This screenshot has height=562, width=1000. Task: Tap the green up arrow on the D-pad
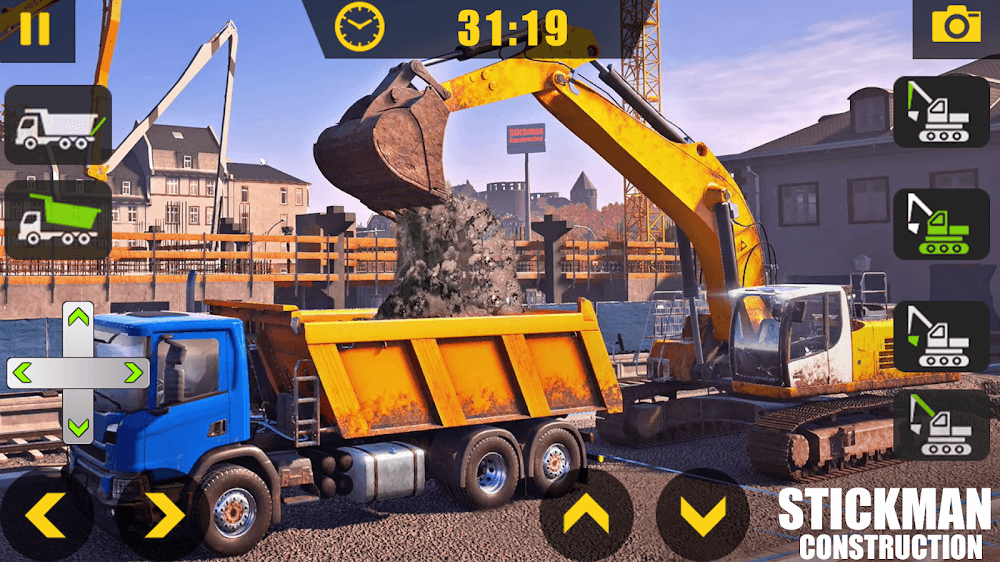[78, 318]
